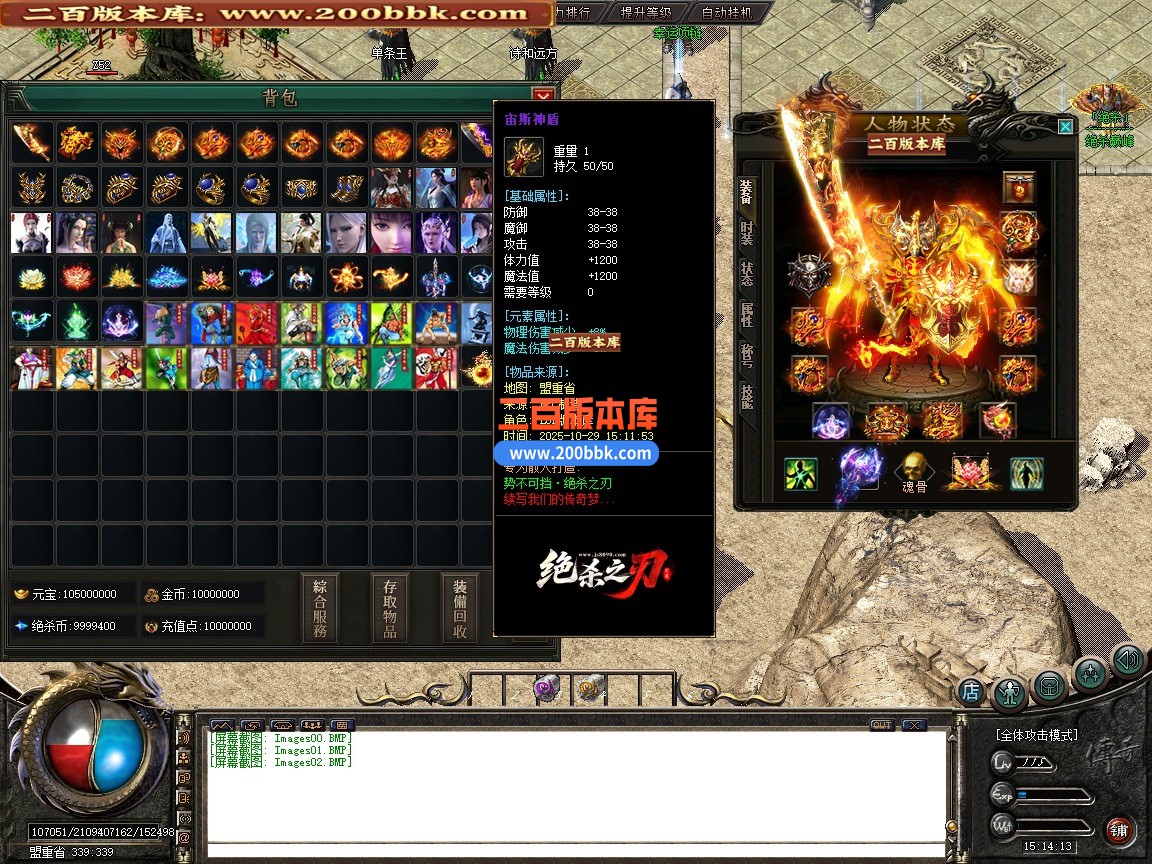The width and height of the screenshot is (1152, 864).
Task: Open the 属性 attributes tab
Action: coord(746,314)
